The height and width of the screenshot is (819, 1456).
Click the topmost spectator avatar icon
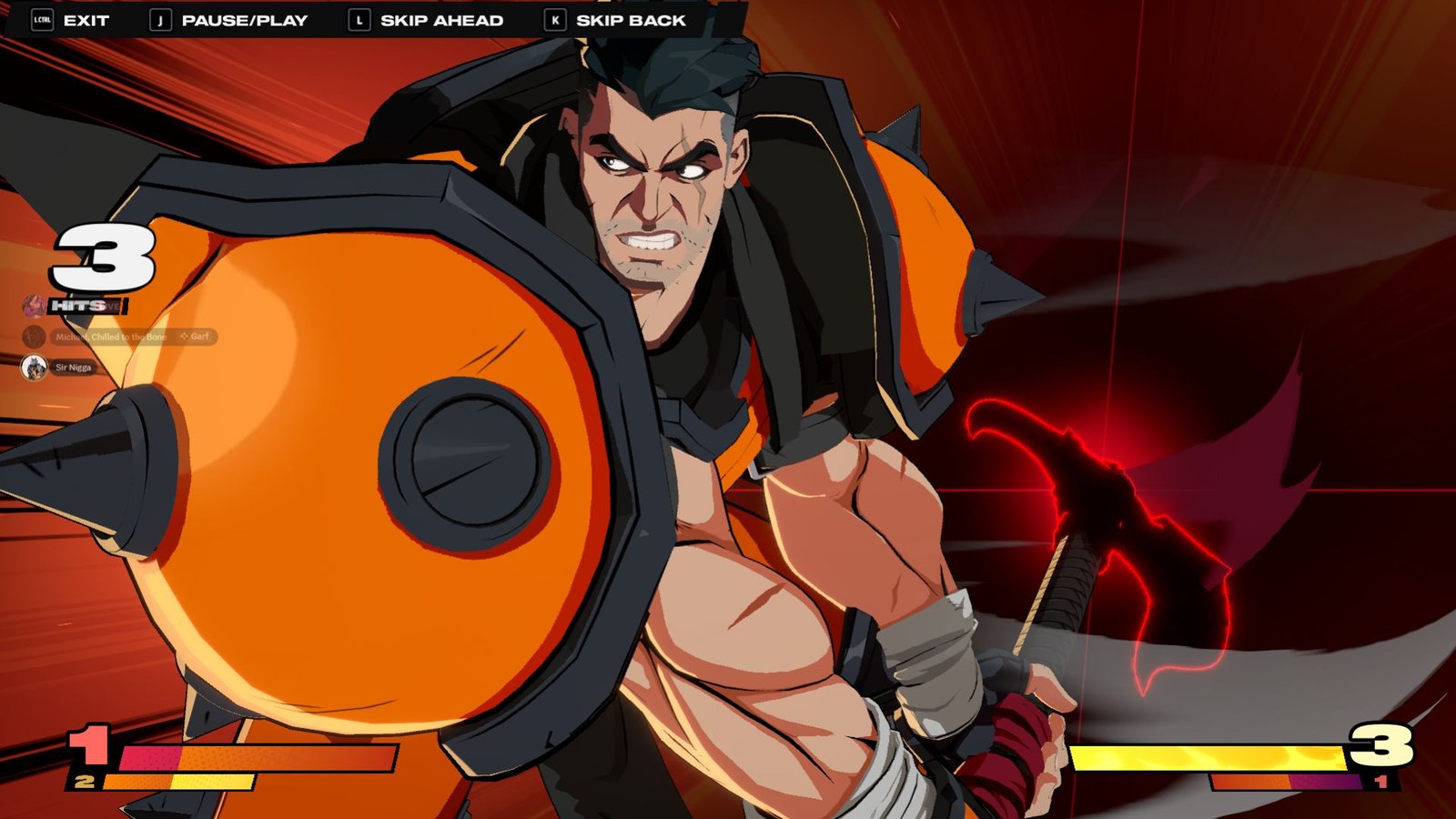coord(34,305)
